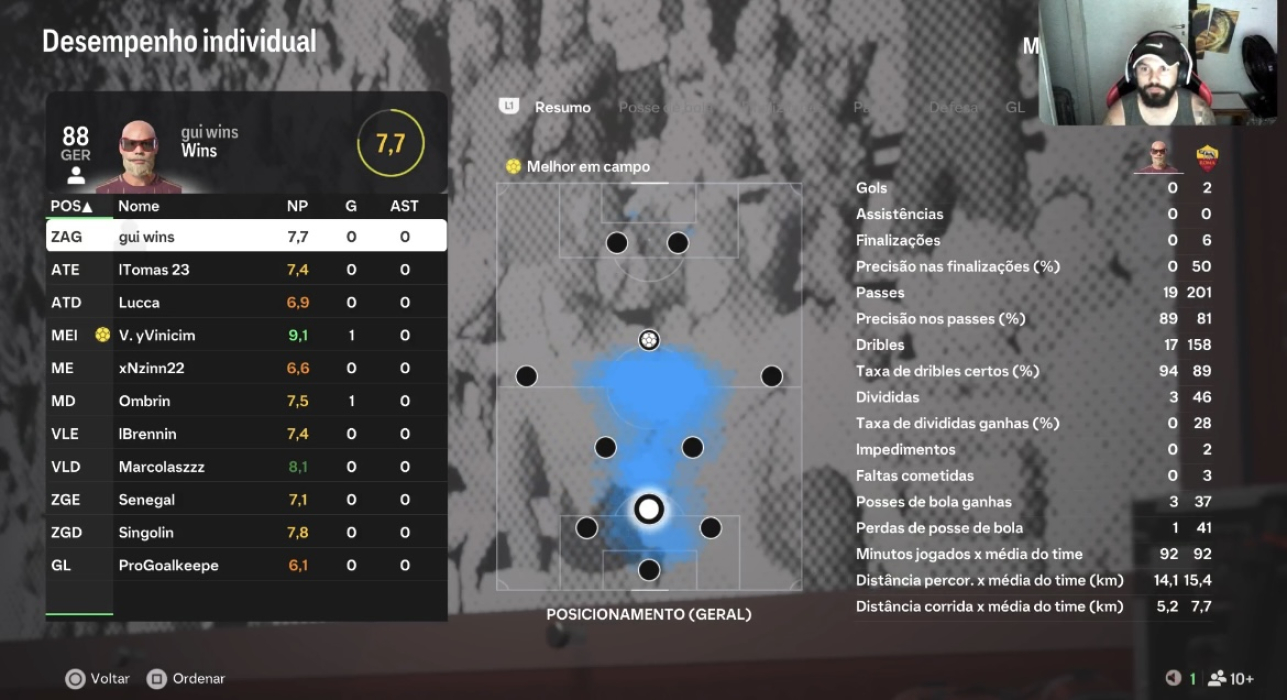
Task: Choose Singolin from the player table
Action: [x=246, y=533]
